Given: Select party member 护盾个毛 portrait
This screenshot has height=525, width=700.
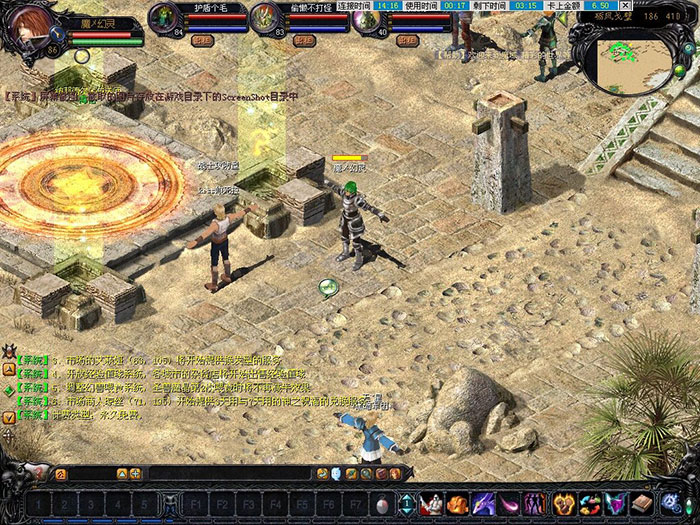Looking at the screenshot, I should (164, 17).
